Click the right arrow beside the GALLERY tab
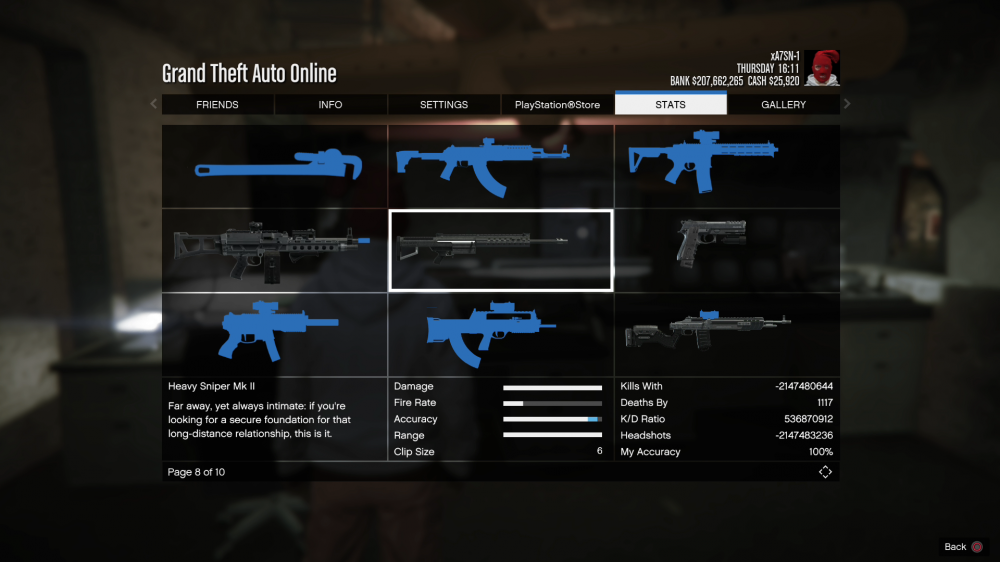The image size is (1000, 562). (847, 104)
